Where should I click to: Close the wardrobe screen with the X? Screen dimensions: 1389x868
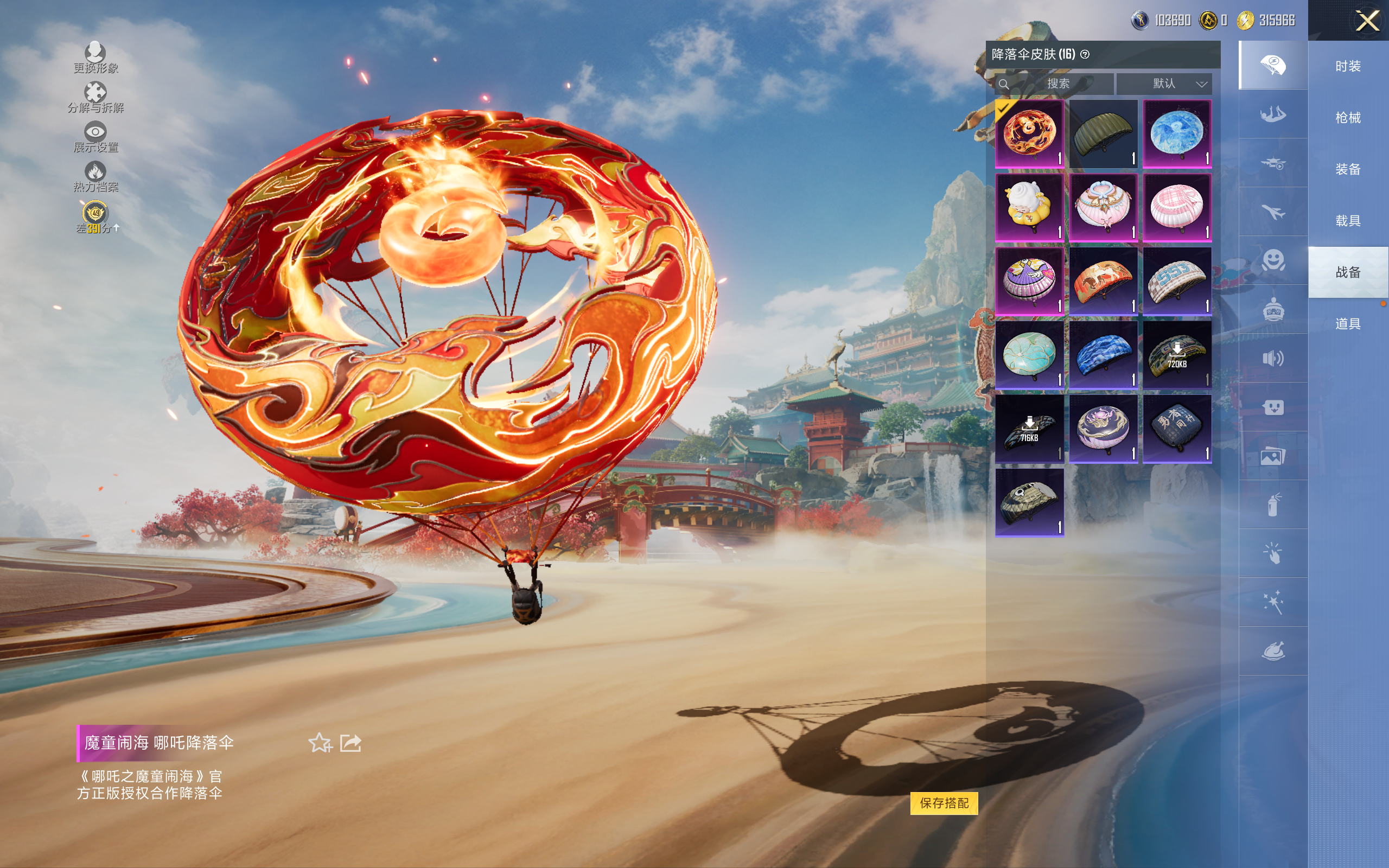click(x=1367, y=21)
